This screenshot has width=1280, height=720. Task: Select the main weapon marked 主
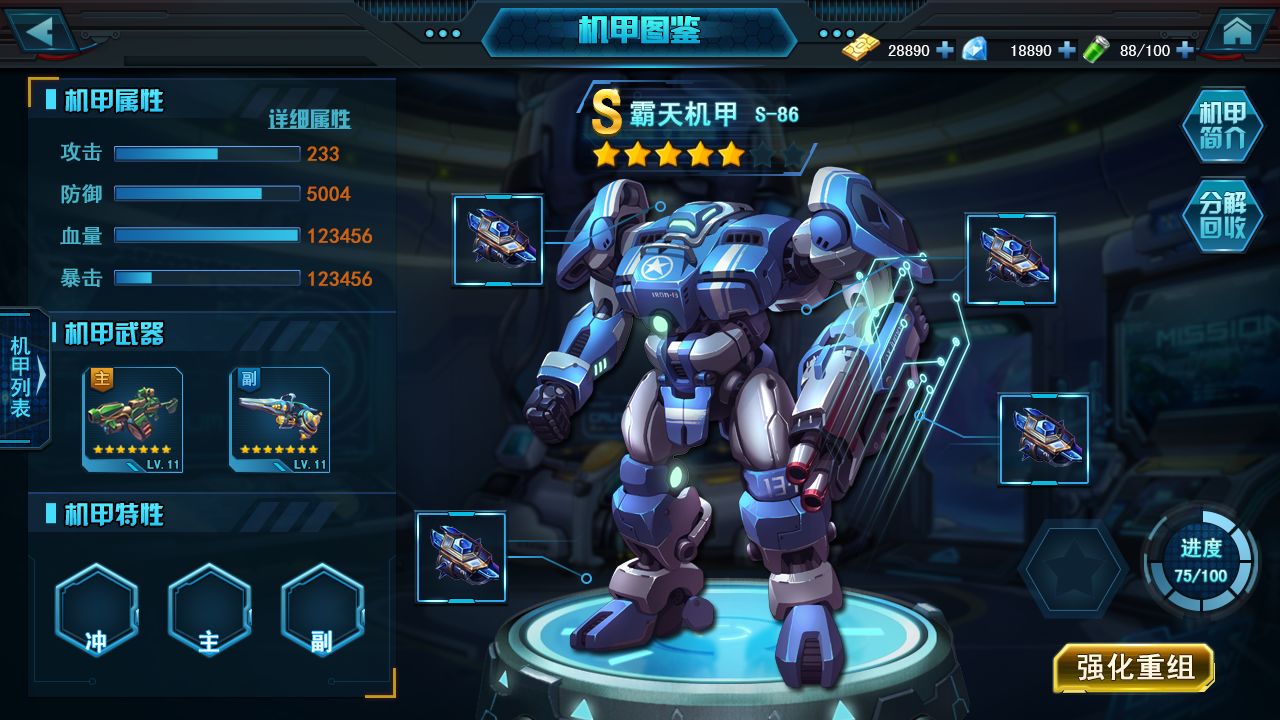133,419
